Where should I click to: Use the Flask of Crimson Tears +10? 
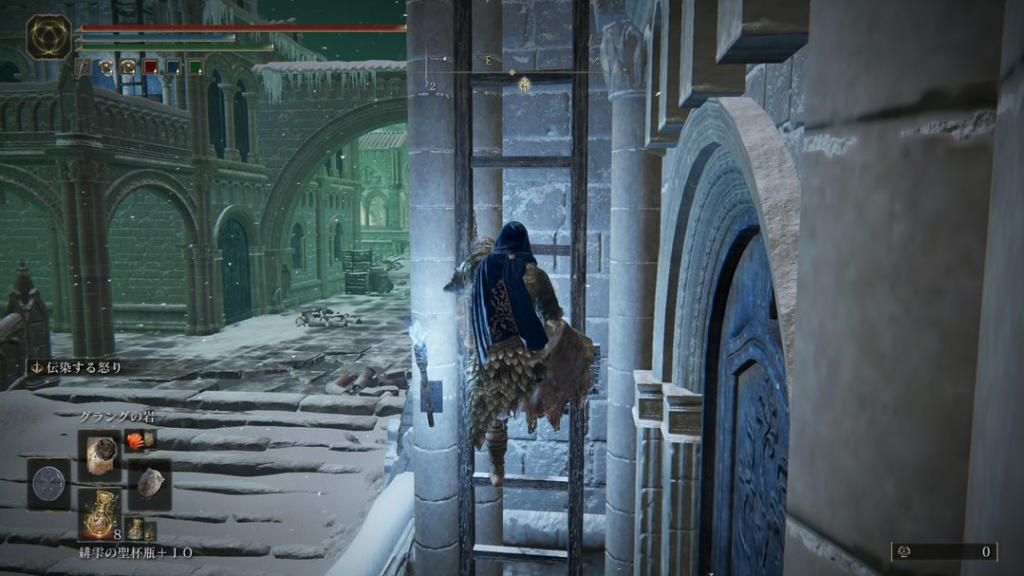(x=100, y=515)
